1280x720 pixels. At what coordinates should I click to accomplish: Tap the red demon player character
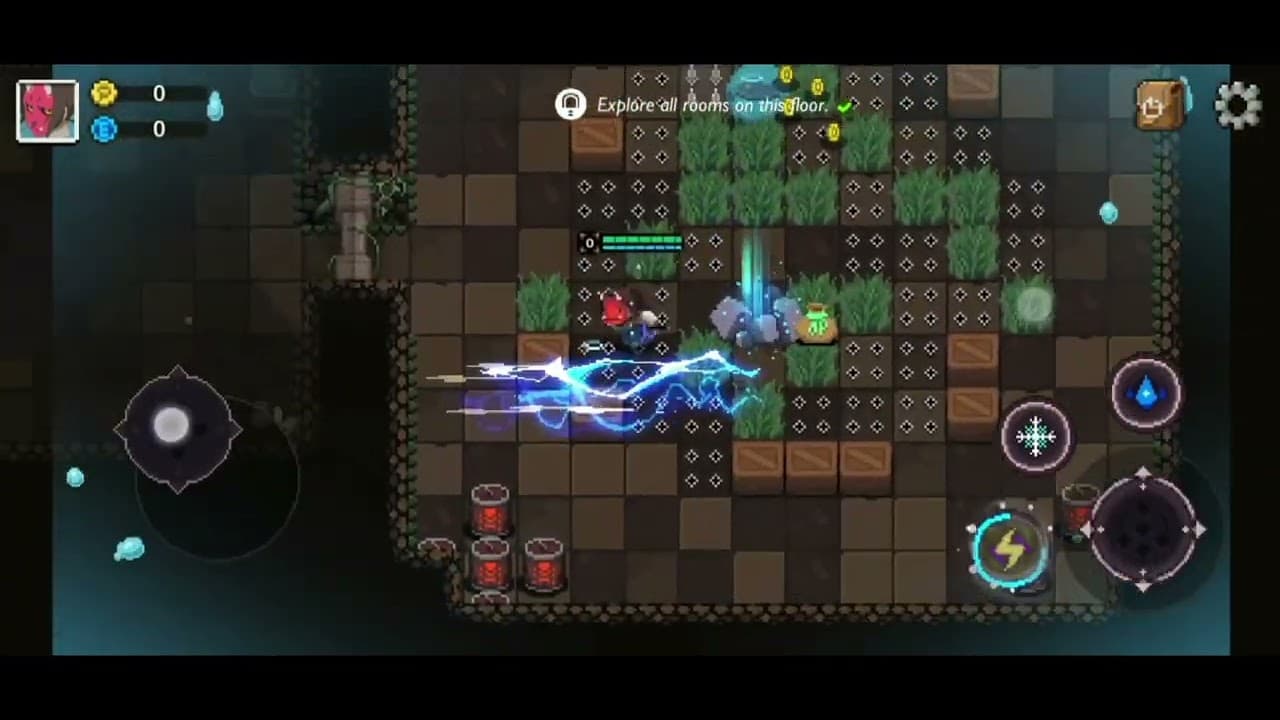(x=618, y=310)
